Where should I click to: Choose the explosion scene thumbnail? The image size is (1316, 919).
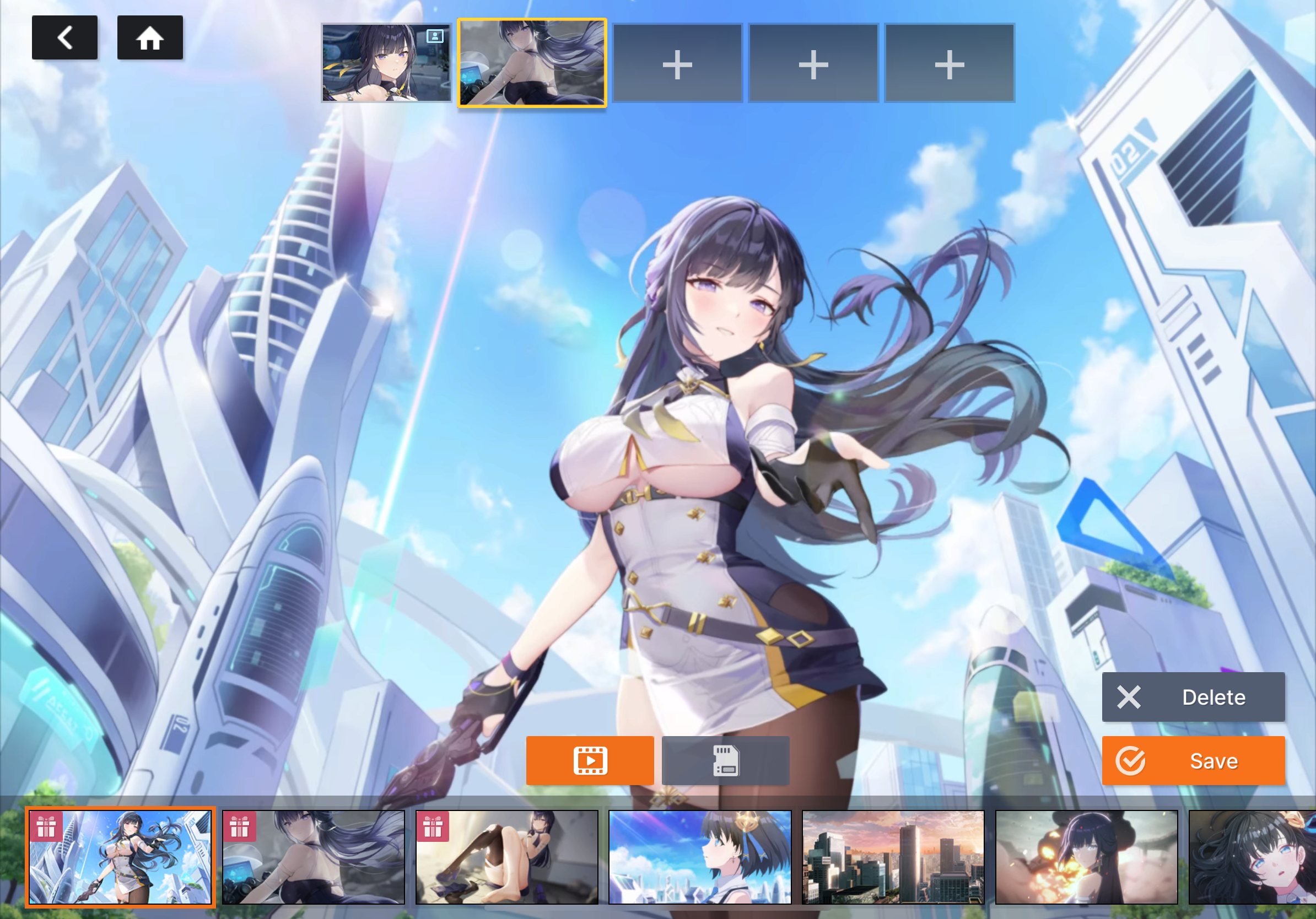tap(1086, 857)
